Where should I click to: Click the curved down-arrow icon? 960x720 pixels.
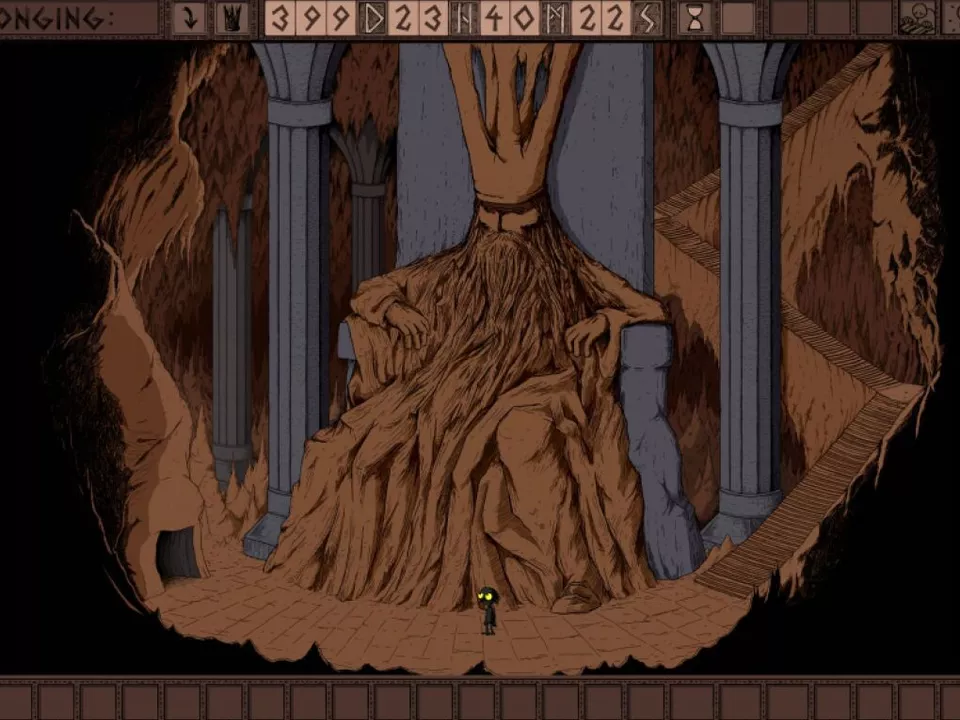(x=189, y=18)
